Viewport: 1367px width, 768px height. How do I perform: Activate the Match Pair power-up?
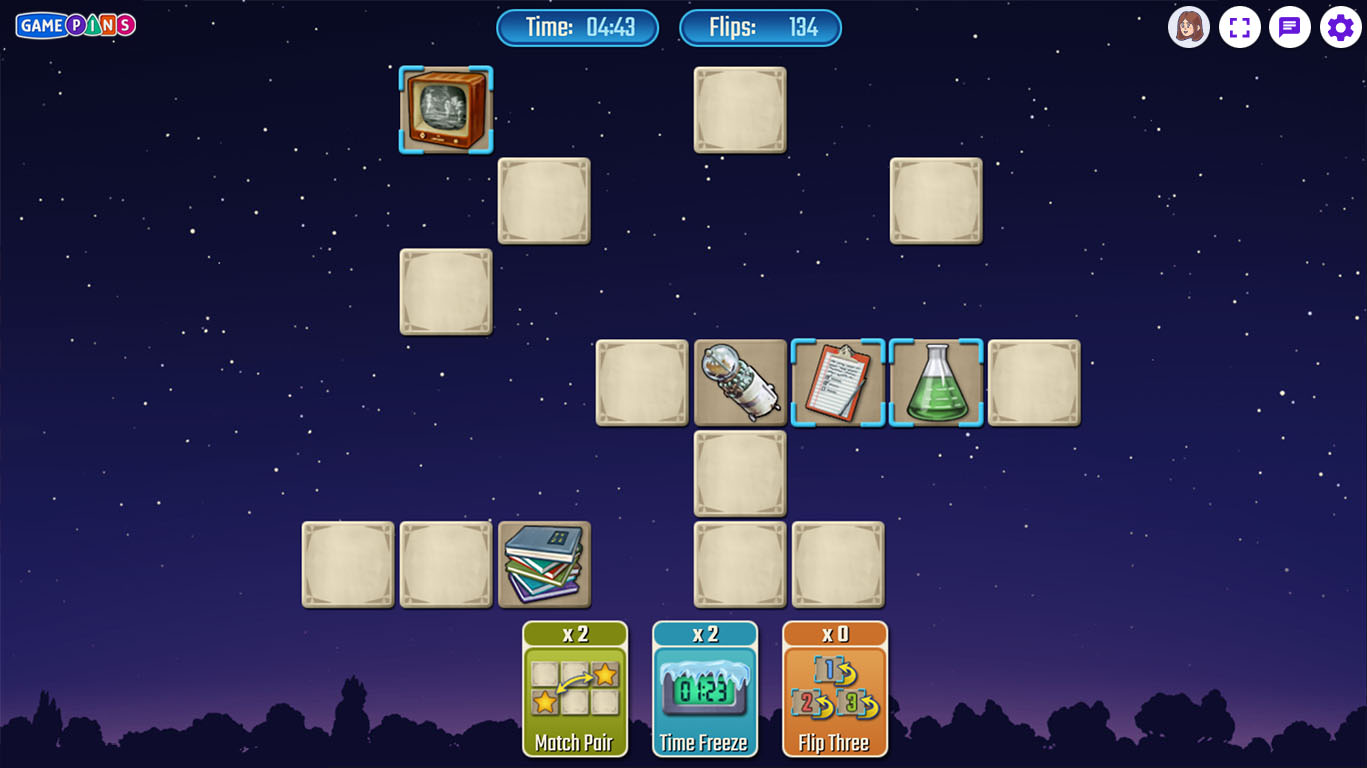(575, 689)
